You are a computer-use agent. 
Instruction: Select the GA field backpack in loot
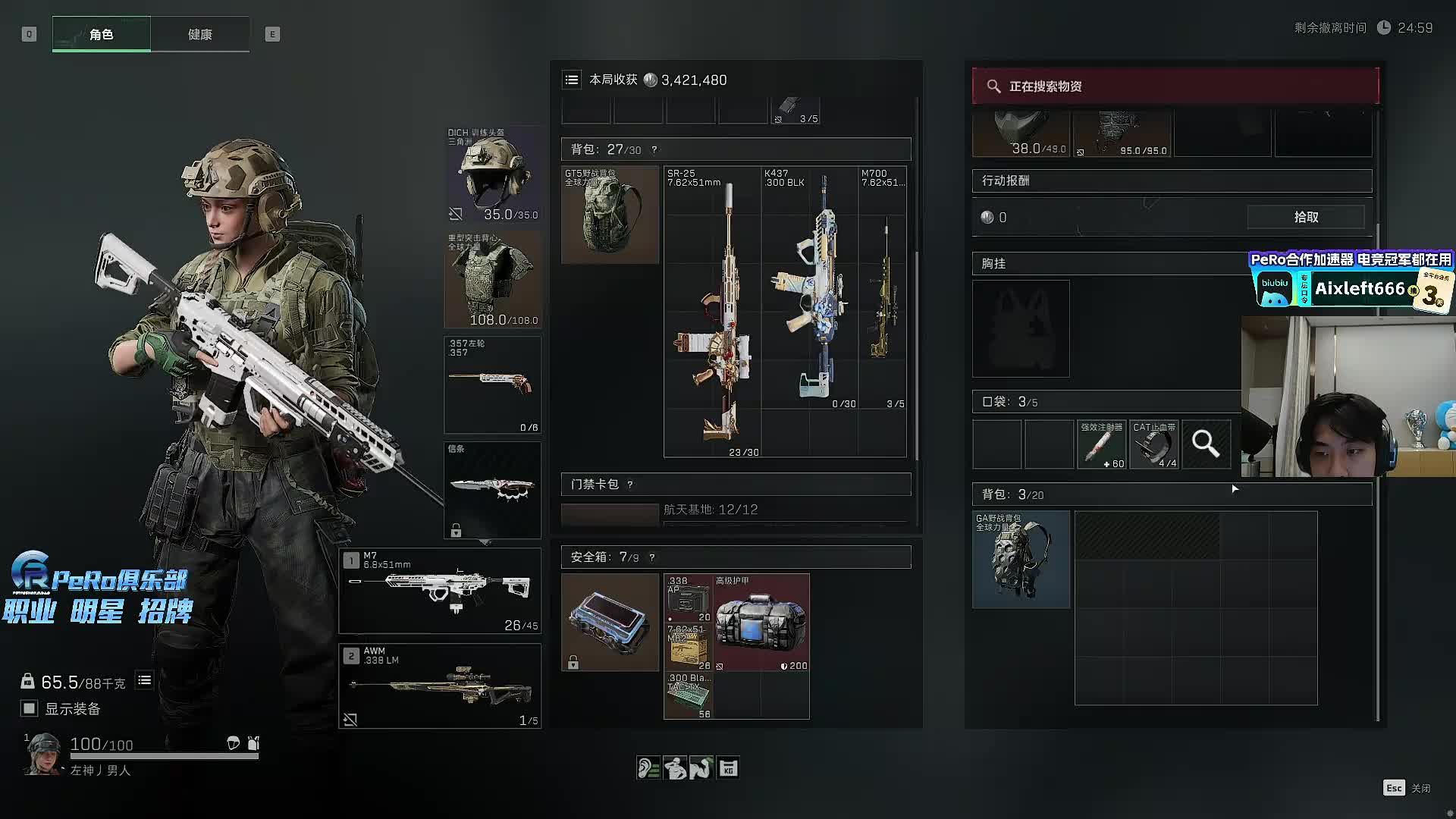1021,560
